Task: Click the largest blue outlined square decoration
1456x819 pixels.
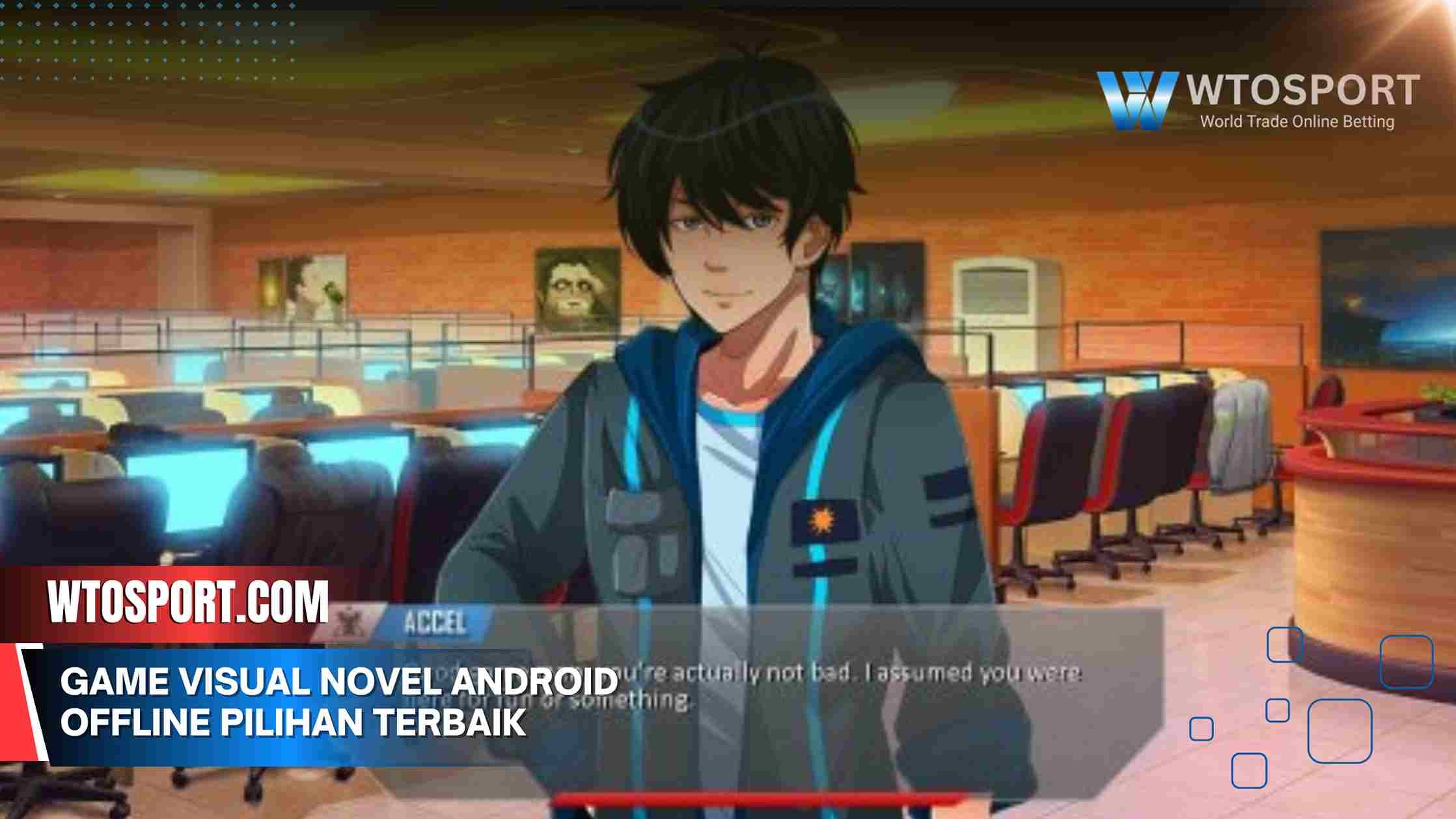Action: point(1341,730)
